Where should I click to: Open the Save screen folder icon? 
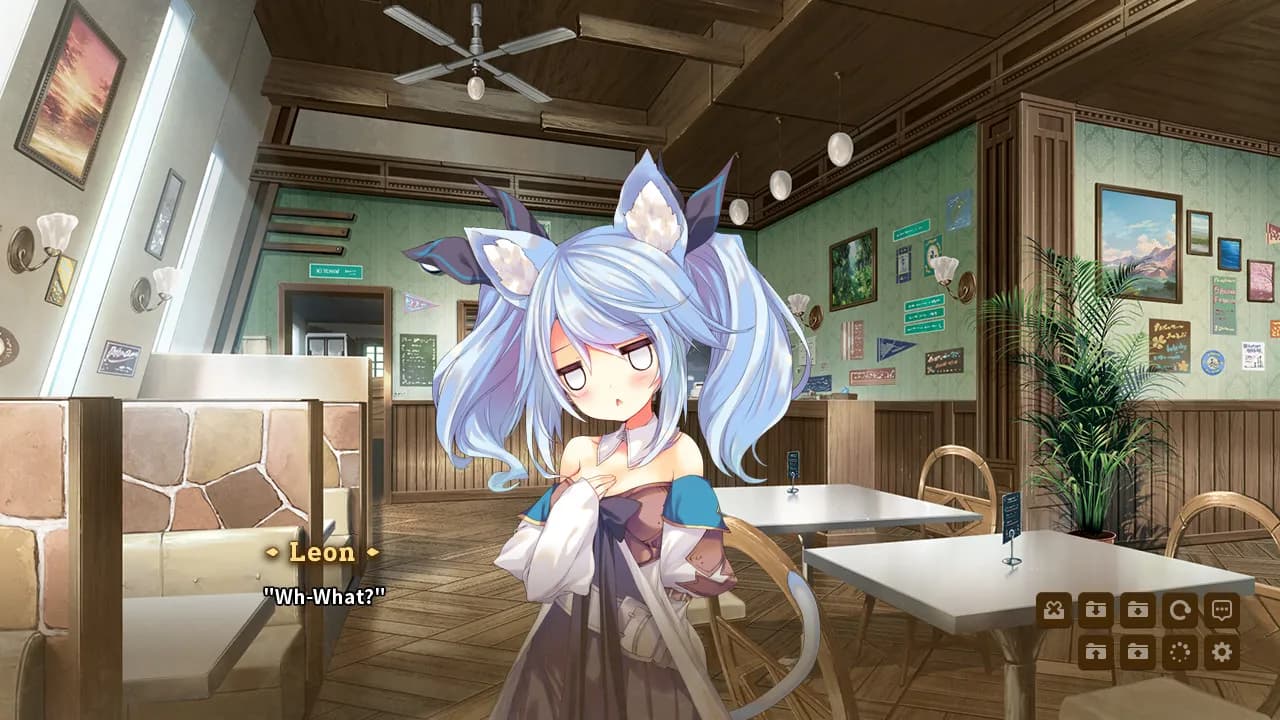click(1137, 608)
